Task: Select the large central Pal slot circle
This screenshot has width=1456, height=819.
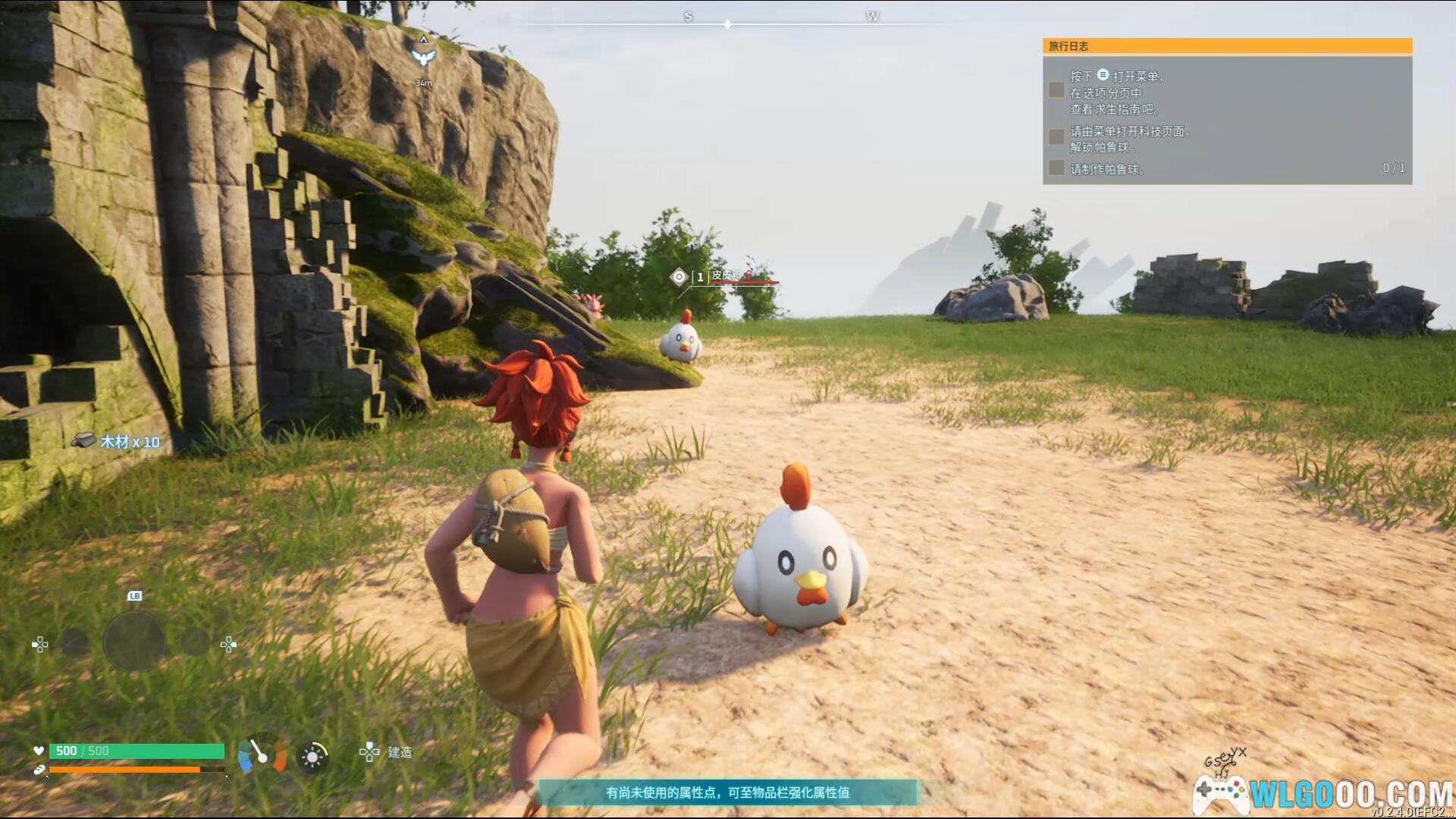Action: 134,642
